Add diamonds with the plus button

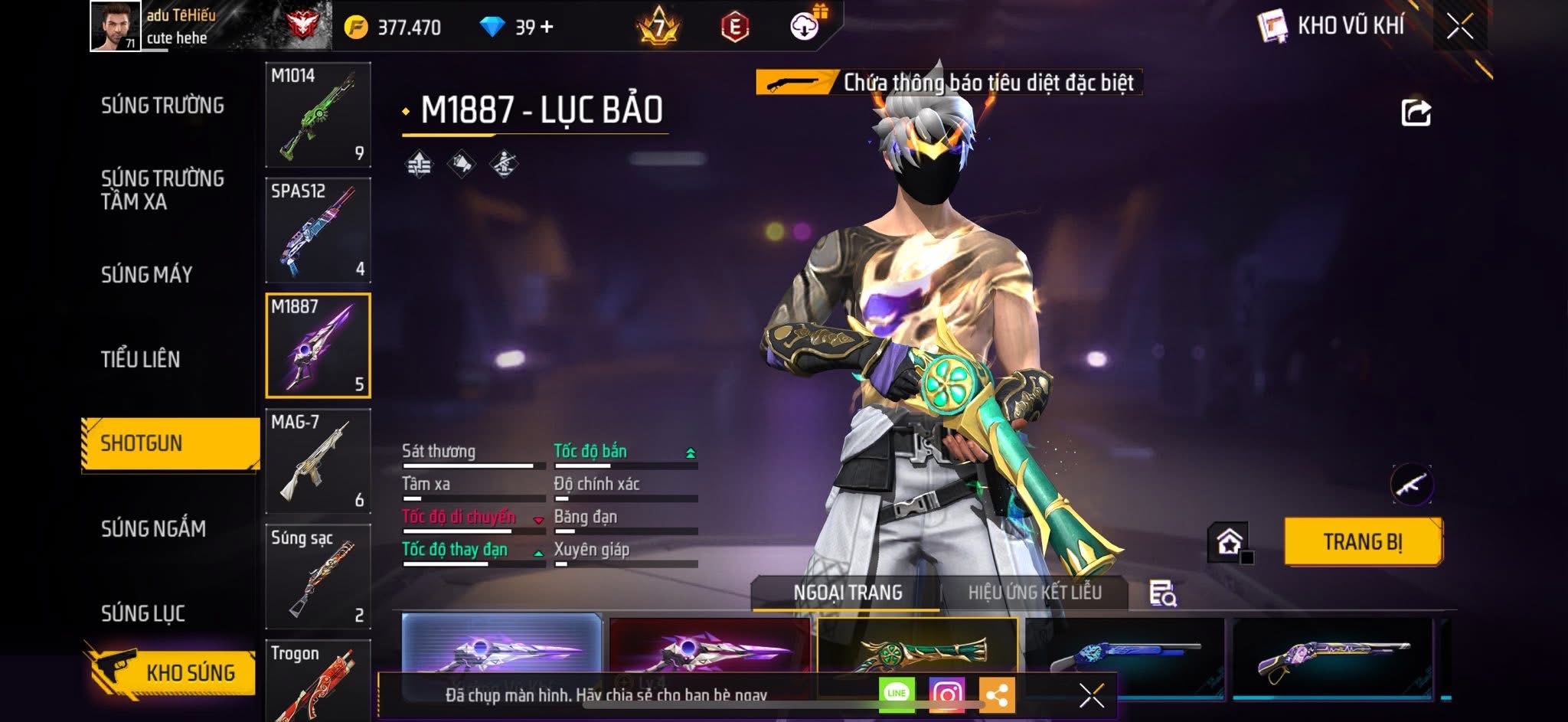547,28
